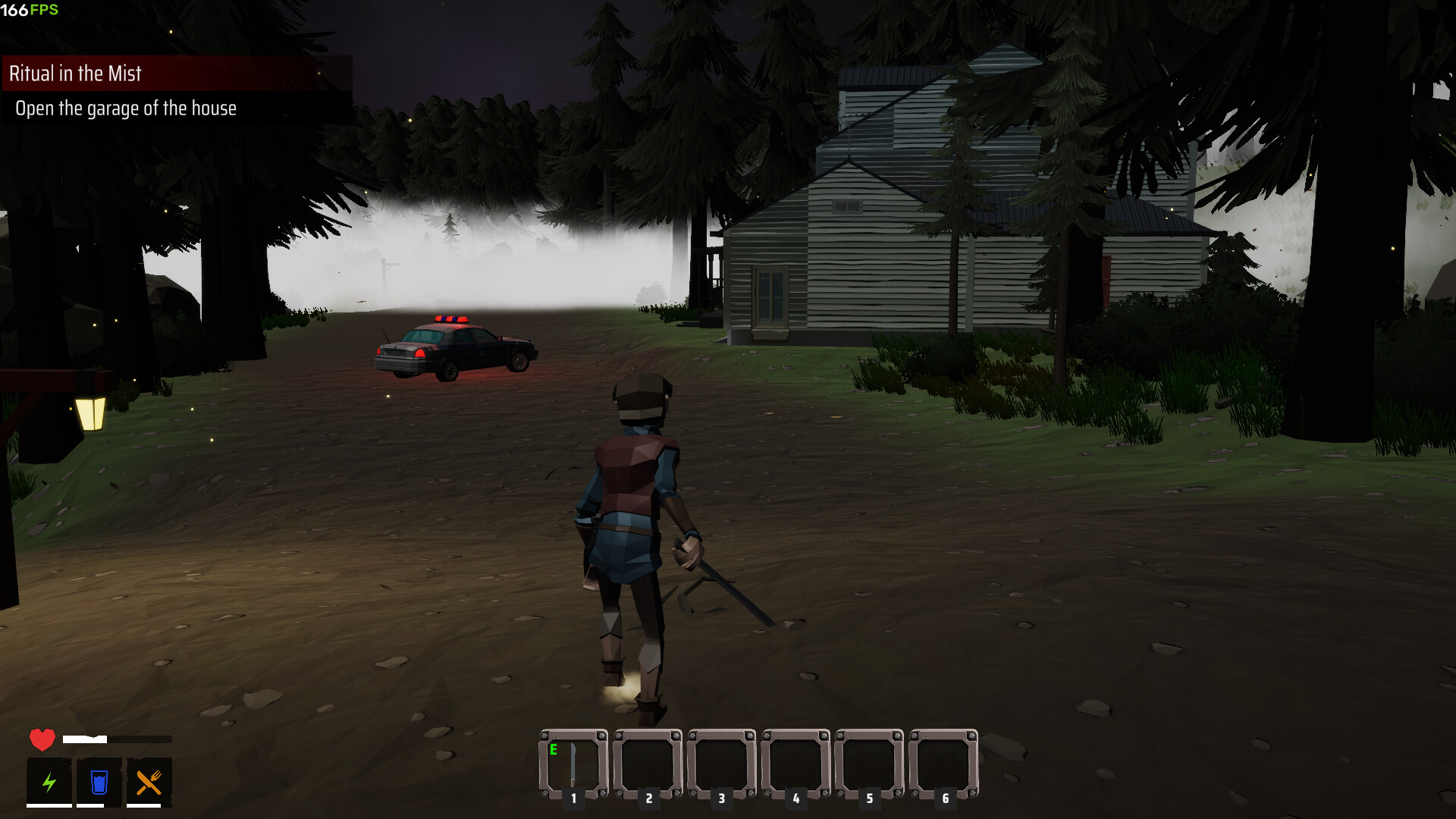
Task: Click the number 4 slot label
Action: [x=795, y=798]
